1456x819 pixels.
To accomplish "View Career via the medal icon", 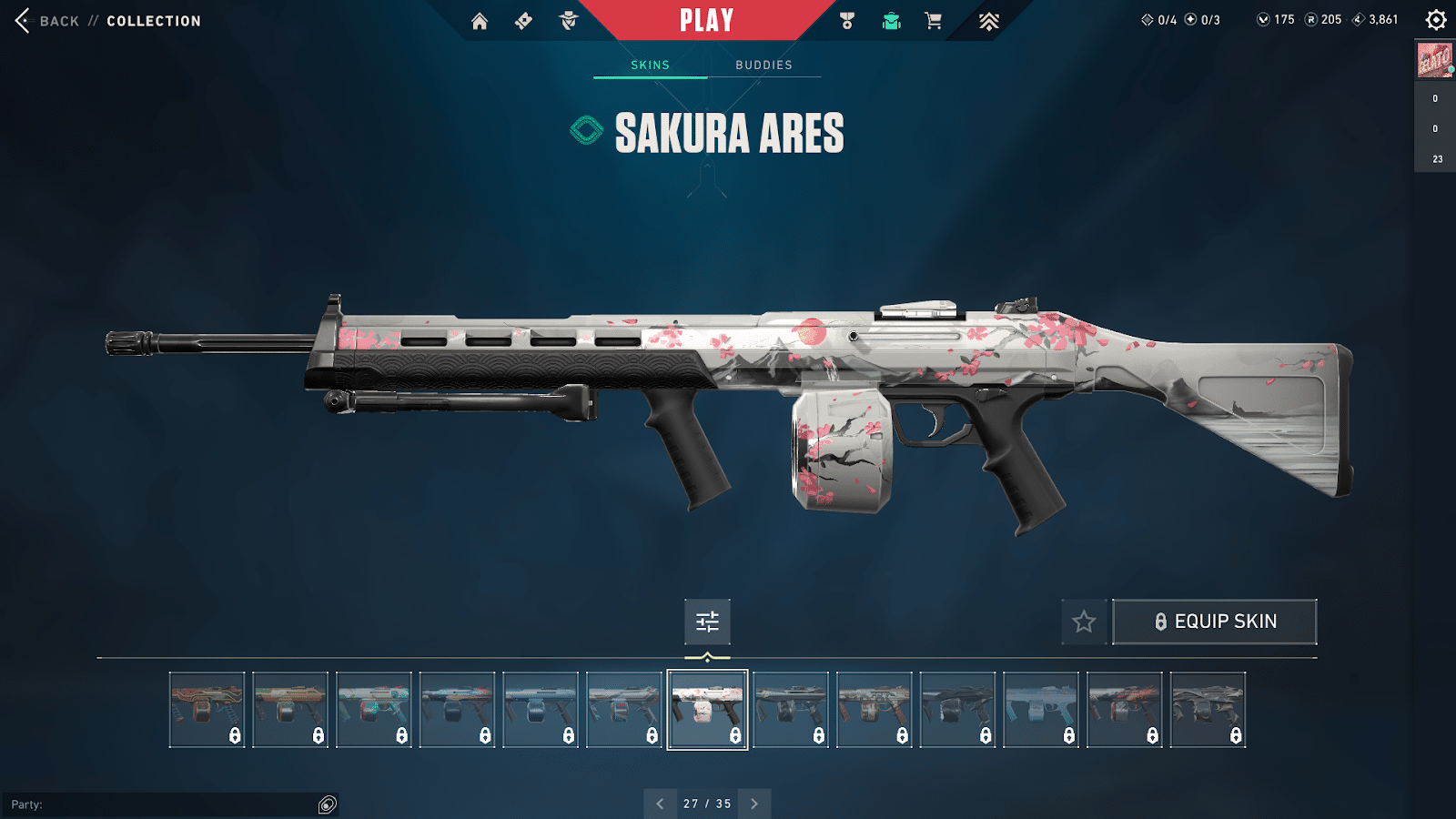I will pyautogui.click(x=846, y=20).
